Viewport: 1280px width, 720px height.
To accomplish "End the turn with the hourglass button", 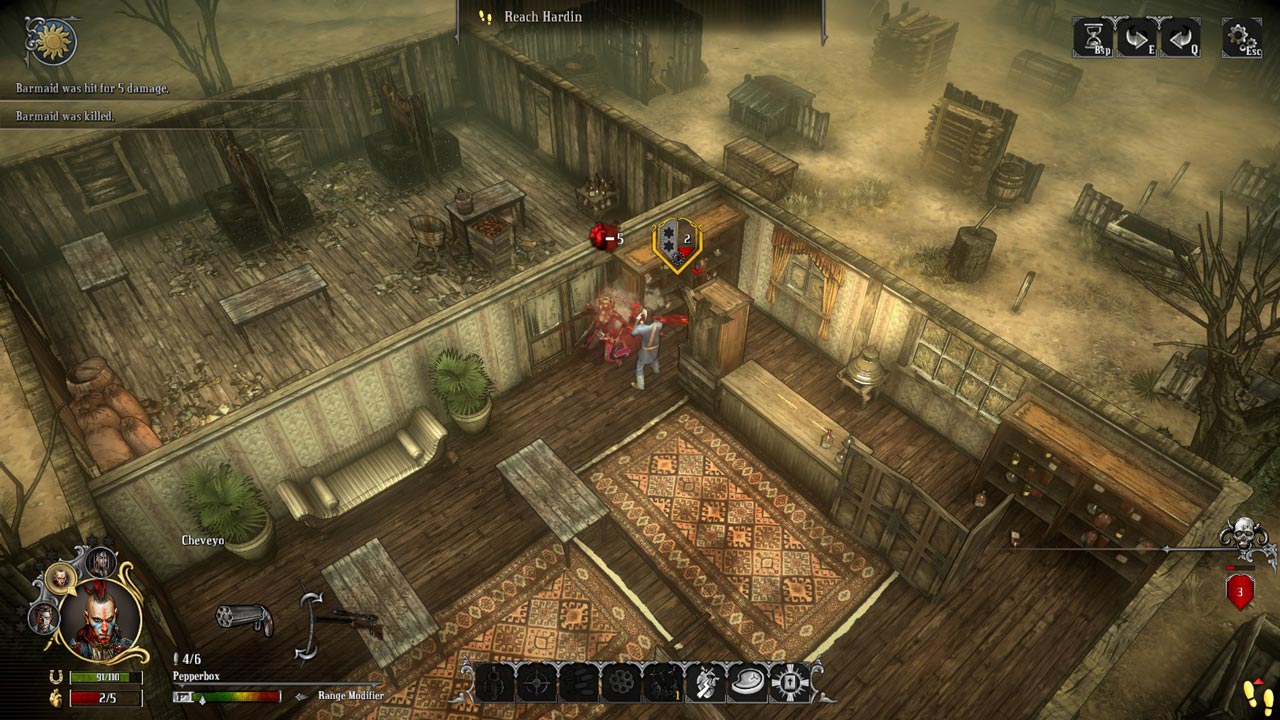I will (1095, 37).
